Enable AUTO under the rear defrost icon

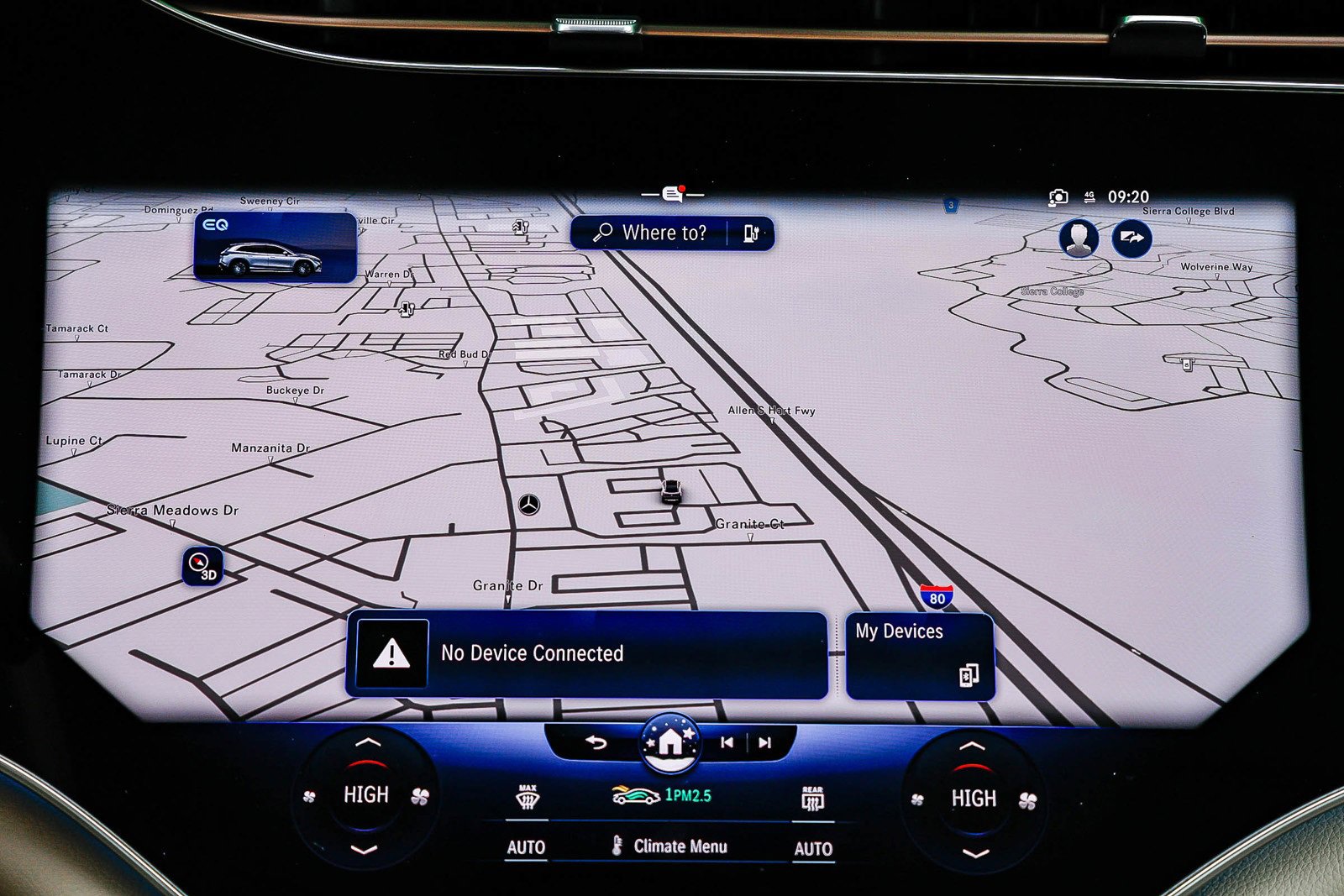click(x=813, y=849)
